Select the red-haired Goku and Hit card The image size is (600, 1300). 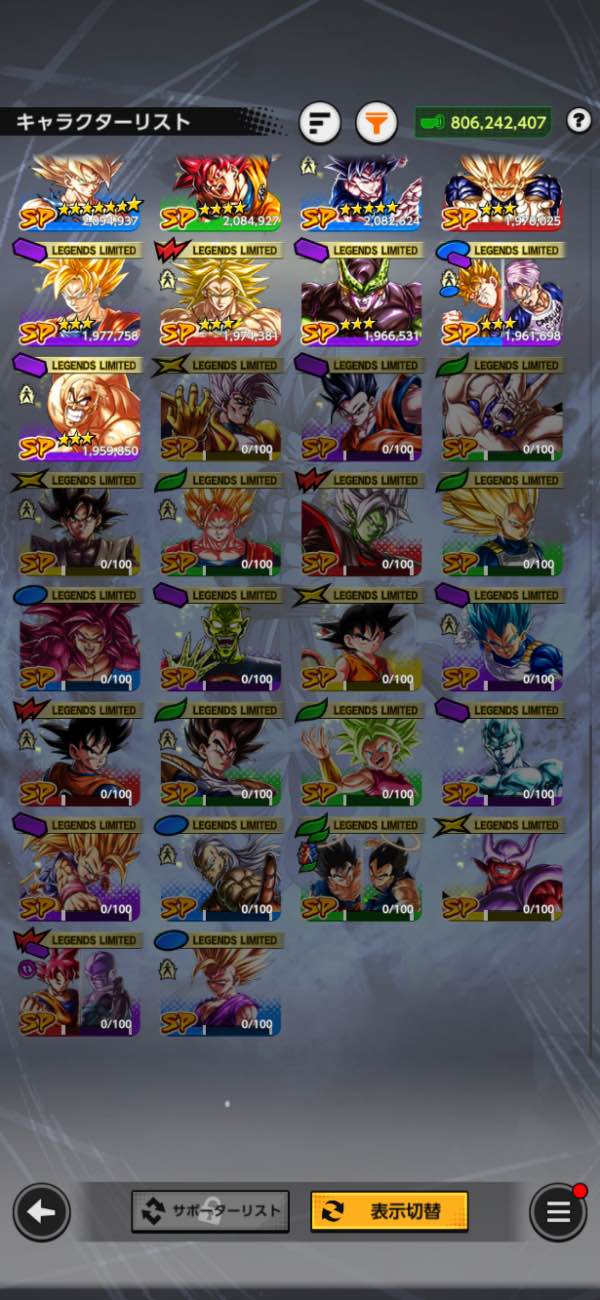[x=80, y=992]
